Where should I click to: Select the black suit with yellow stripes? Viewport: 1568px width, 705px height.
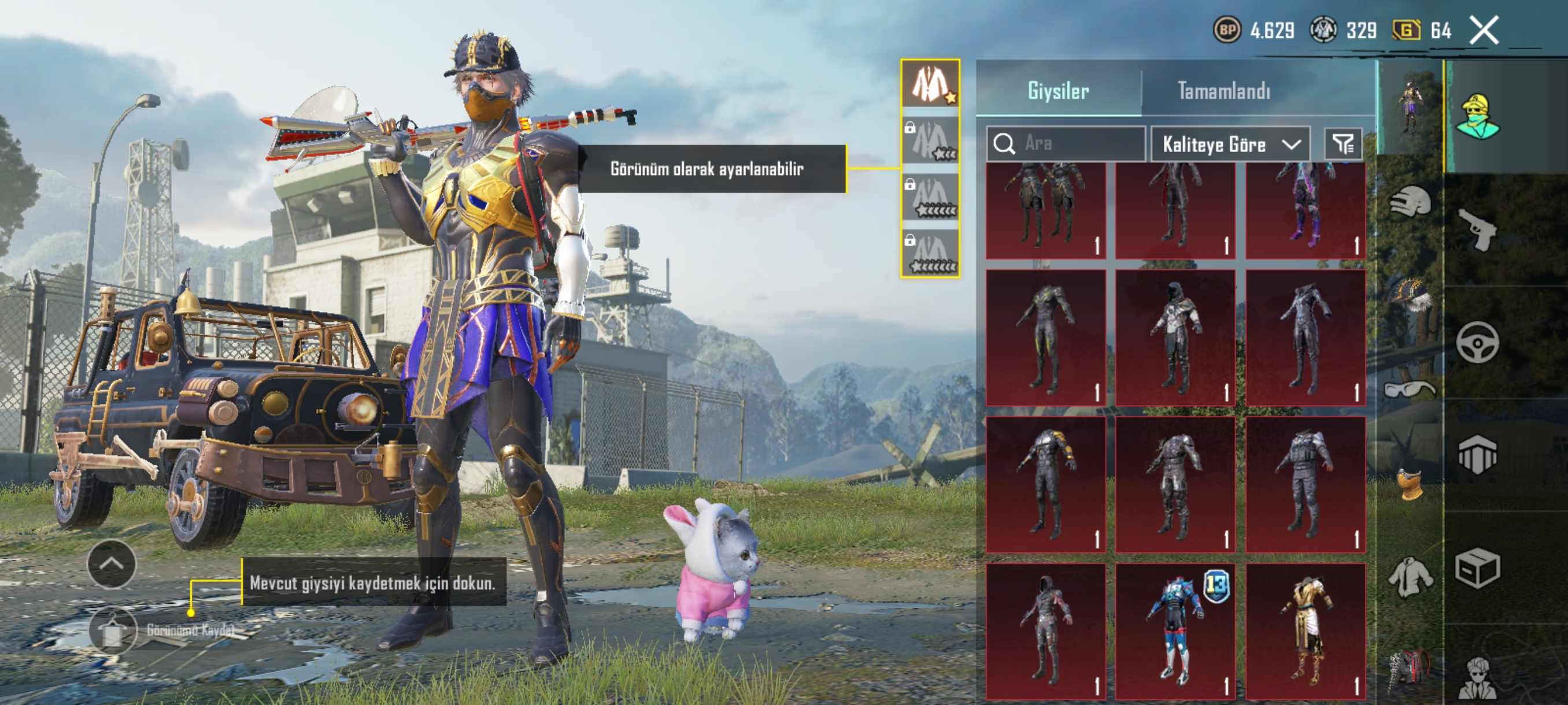[x=1045, y=337]
